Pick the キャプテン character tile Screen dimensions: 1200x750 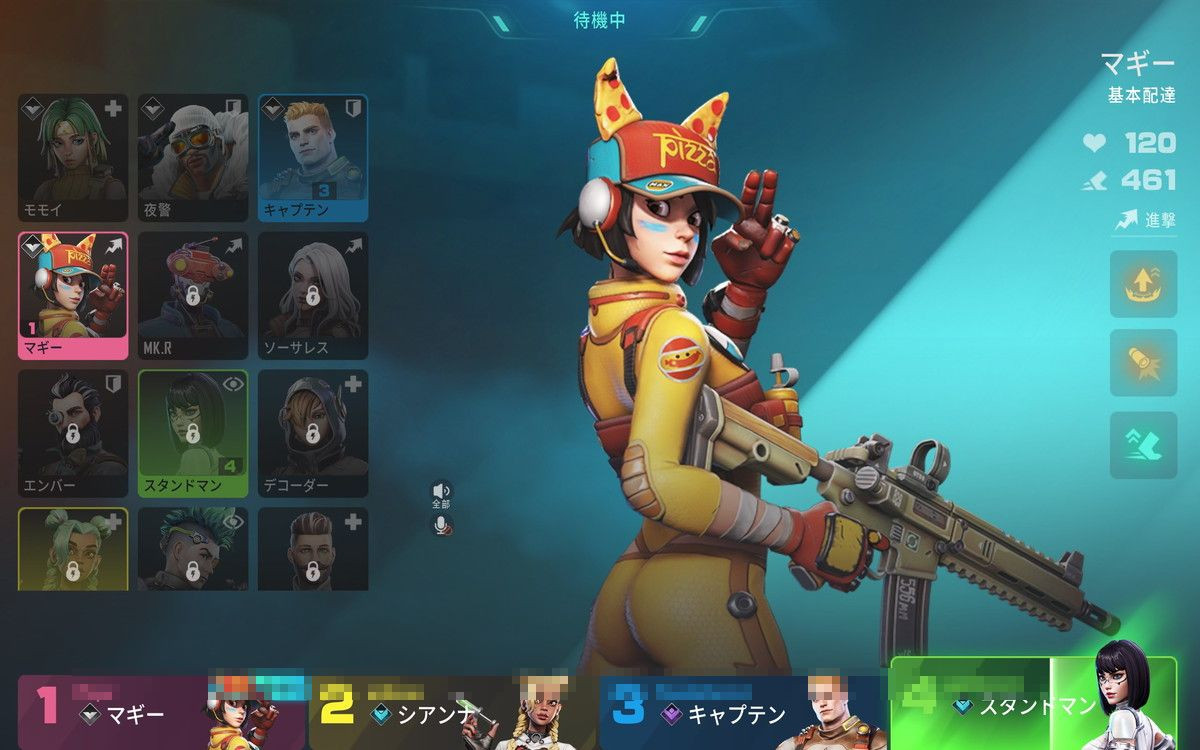point(313,157)
